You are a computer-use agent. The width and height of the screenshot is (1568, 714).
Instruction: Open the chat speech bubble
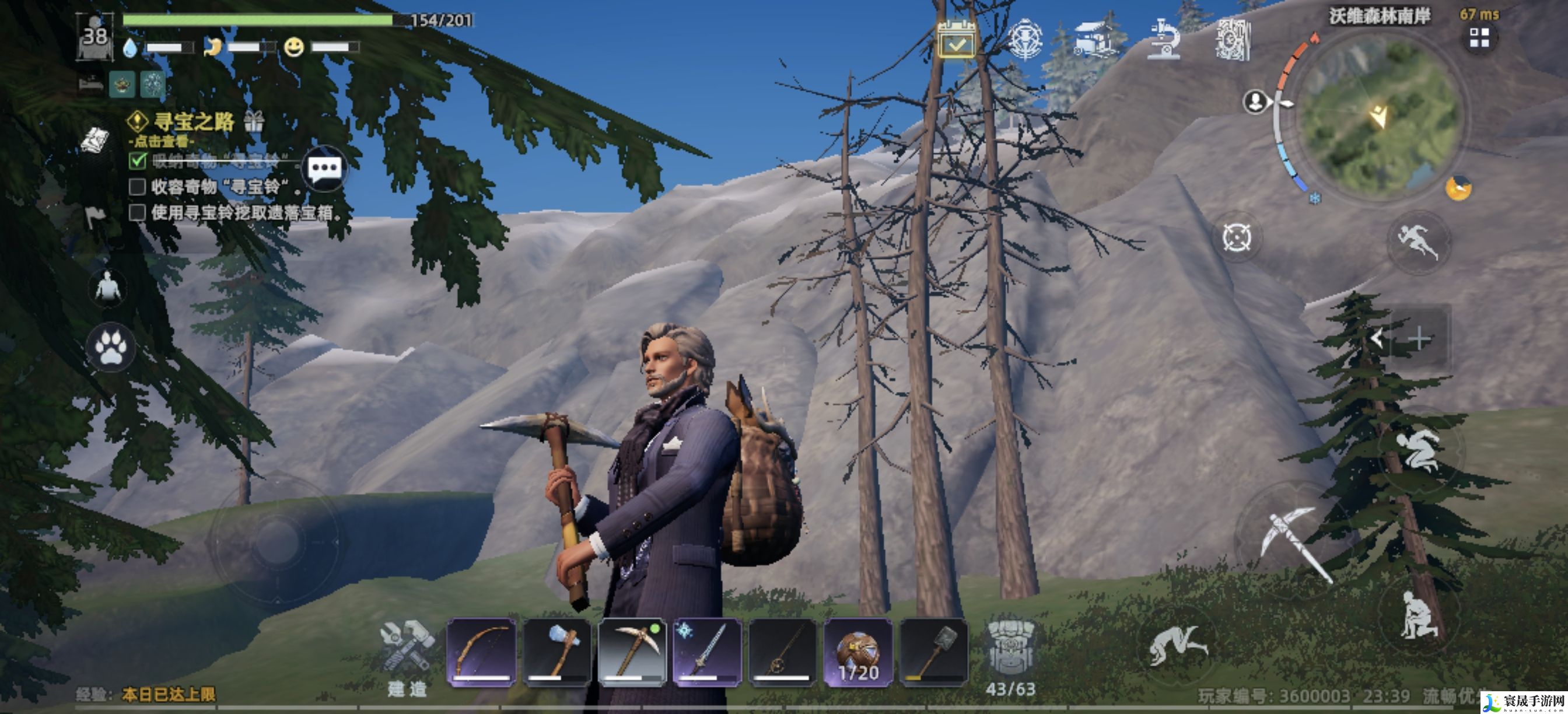[324, 169]
